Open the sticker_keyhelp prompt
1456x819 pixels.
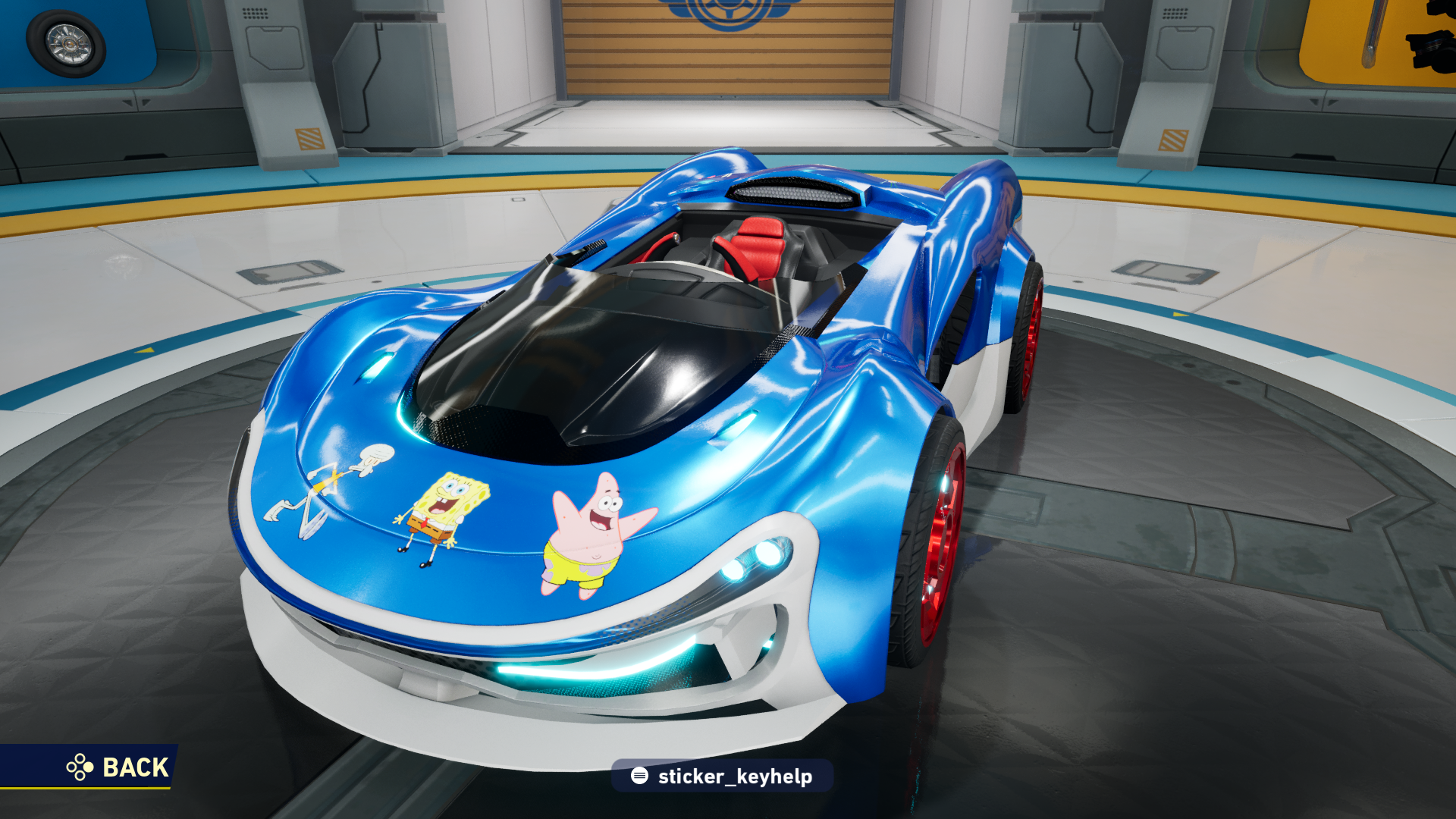pyautogui.click(x=721, y=776)
